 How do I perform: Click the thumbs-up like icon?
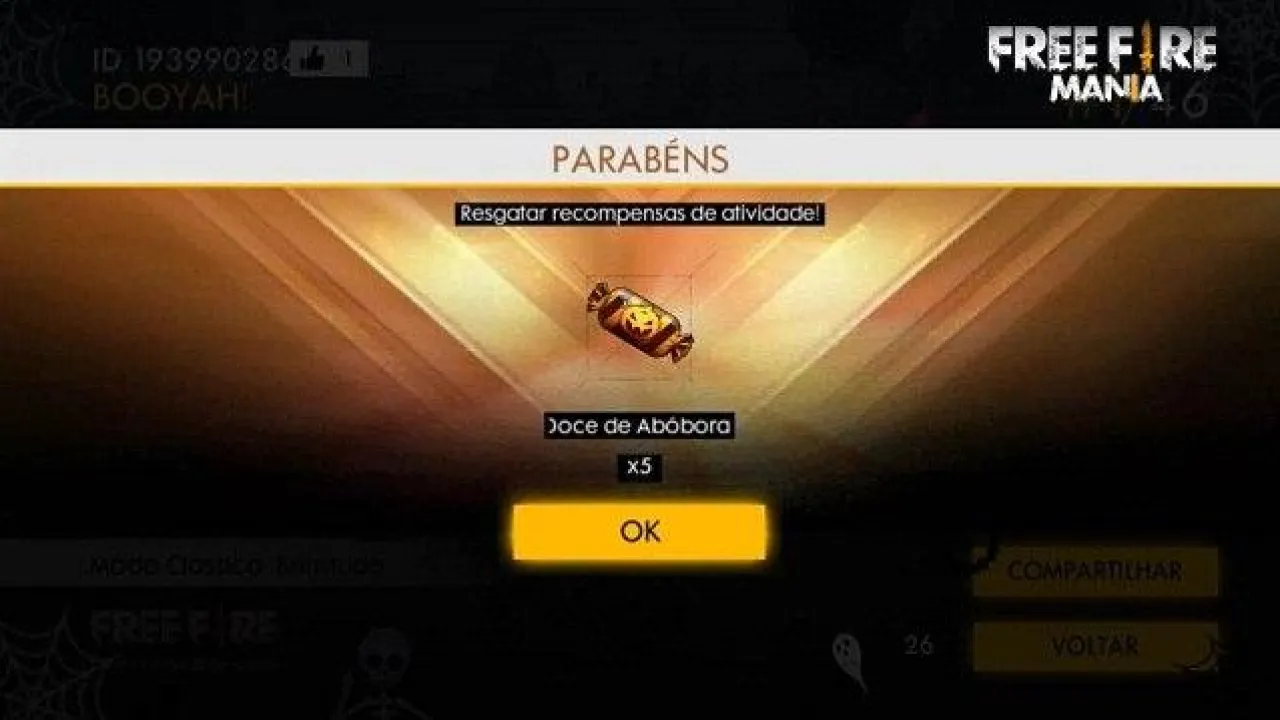click(308, 60)
